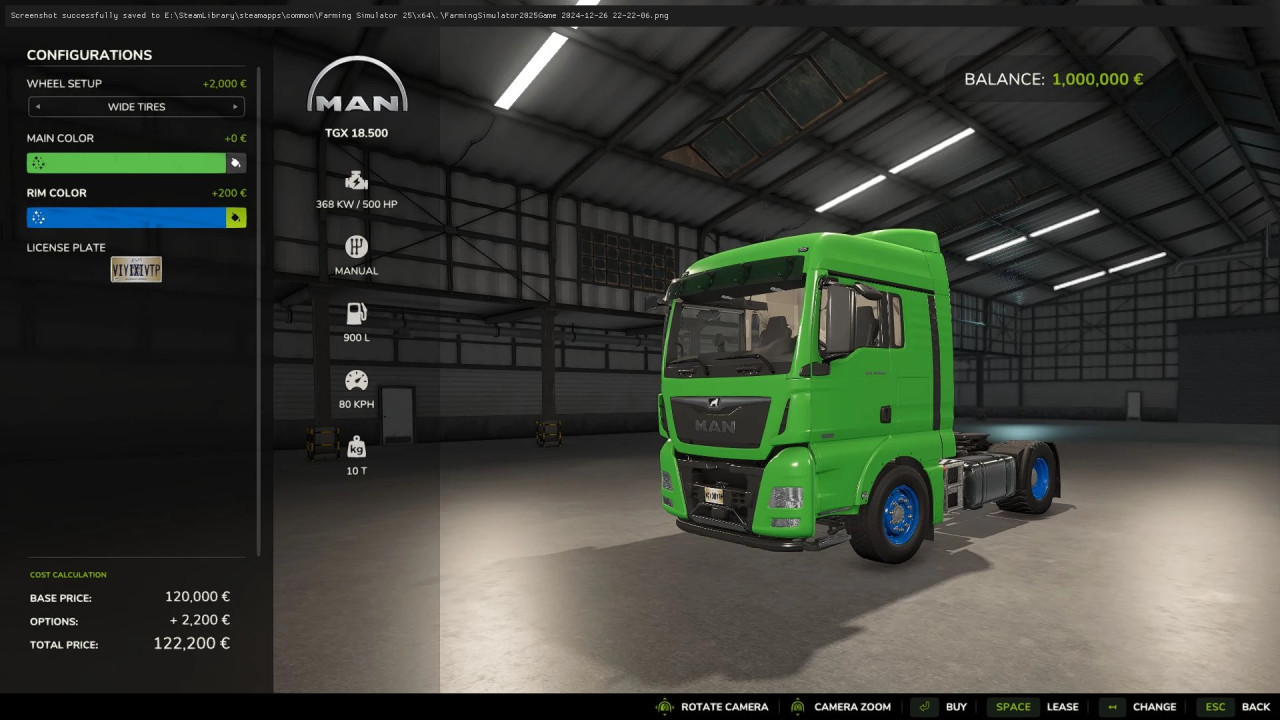Click the weight icon above 10 T

coord(356,446)
